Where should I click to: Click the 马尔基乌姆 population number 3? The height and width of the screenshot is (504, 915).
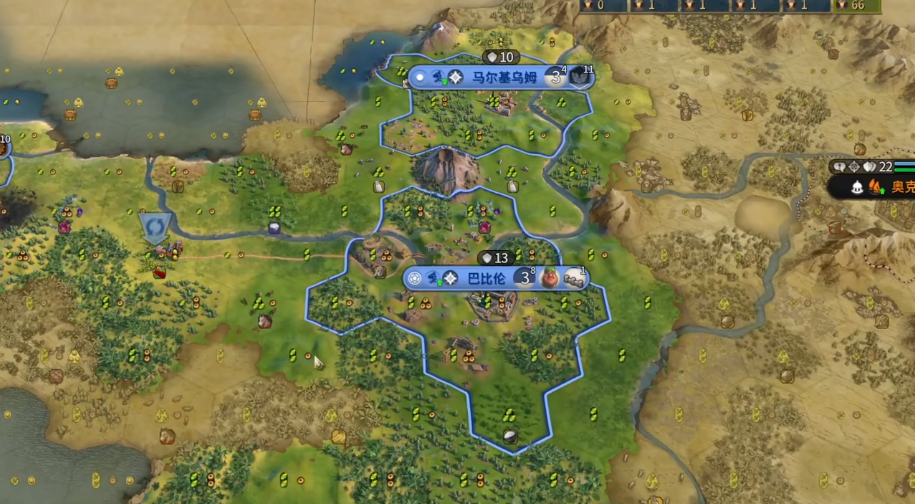click(556, 77)
